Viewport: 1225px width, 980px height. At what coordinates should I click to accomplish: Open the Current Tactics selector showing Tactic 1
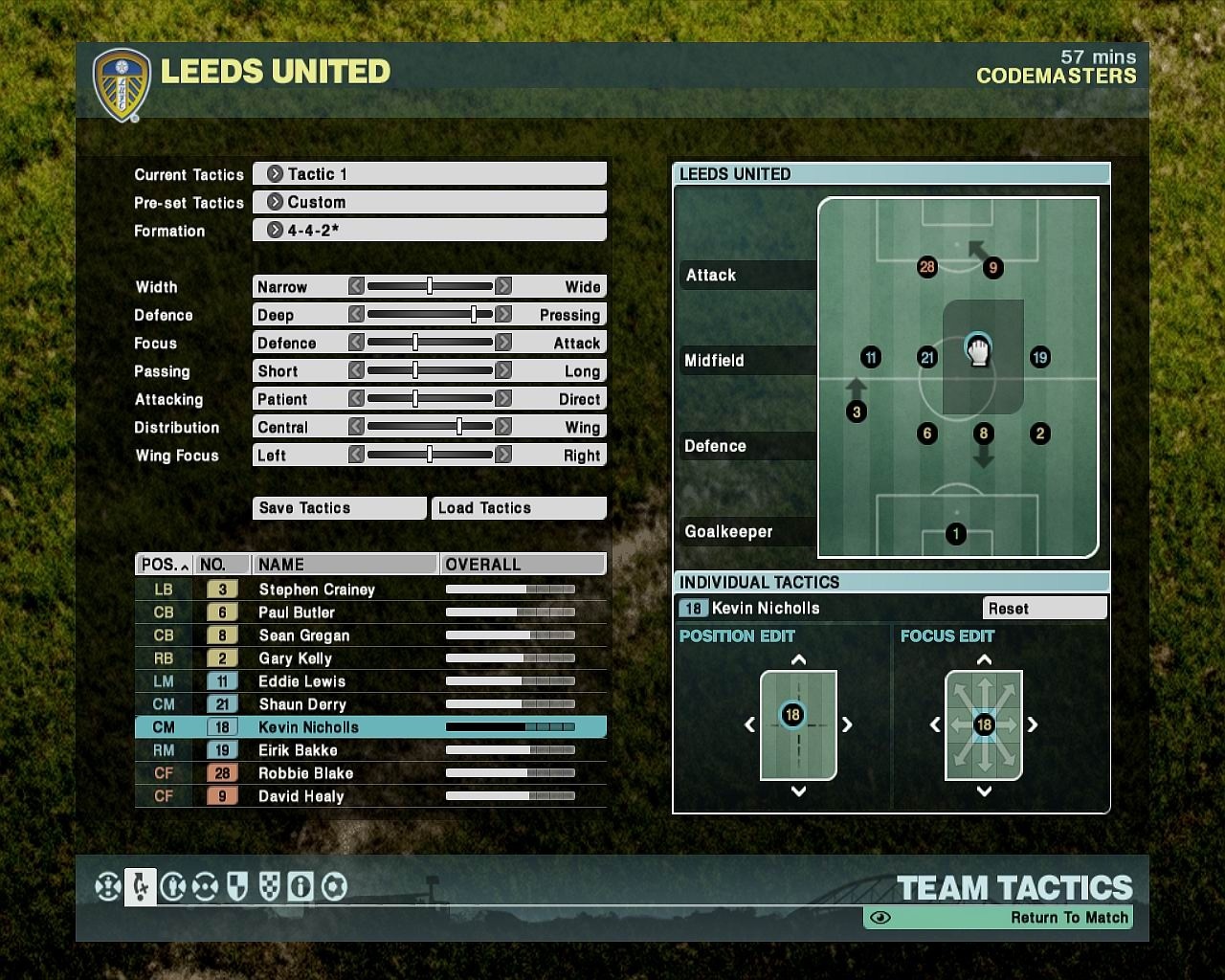429,173
